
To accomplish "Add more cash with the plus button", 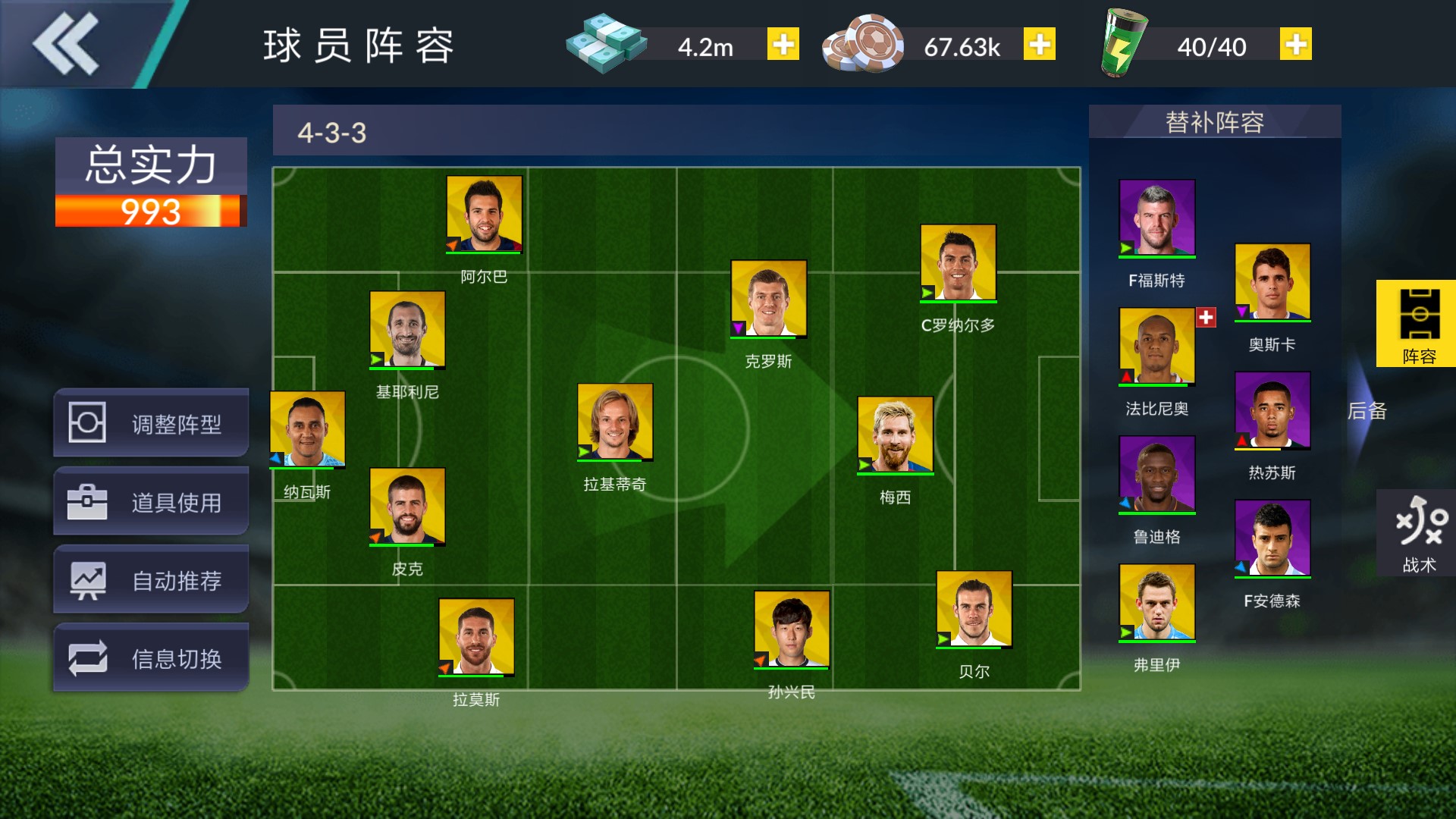I will [783, 45].
